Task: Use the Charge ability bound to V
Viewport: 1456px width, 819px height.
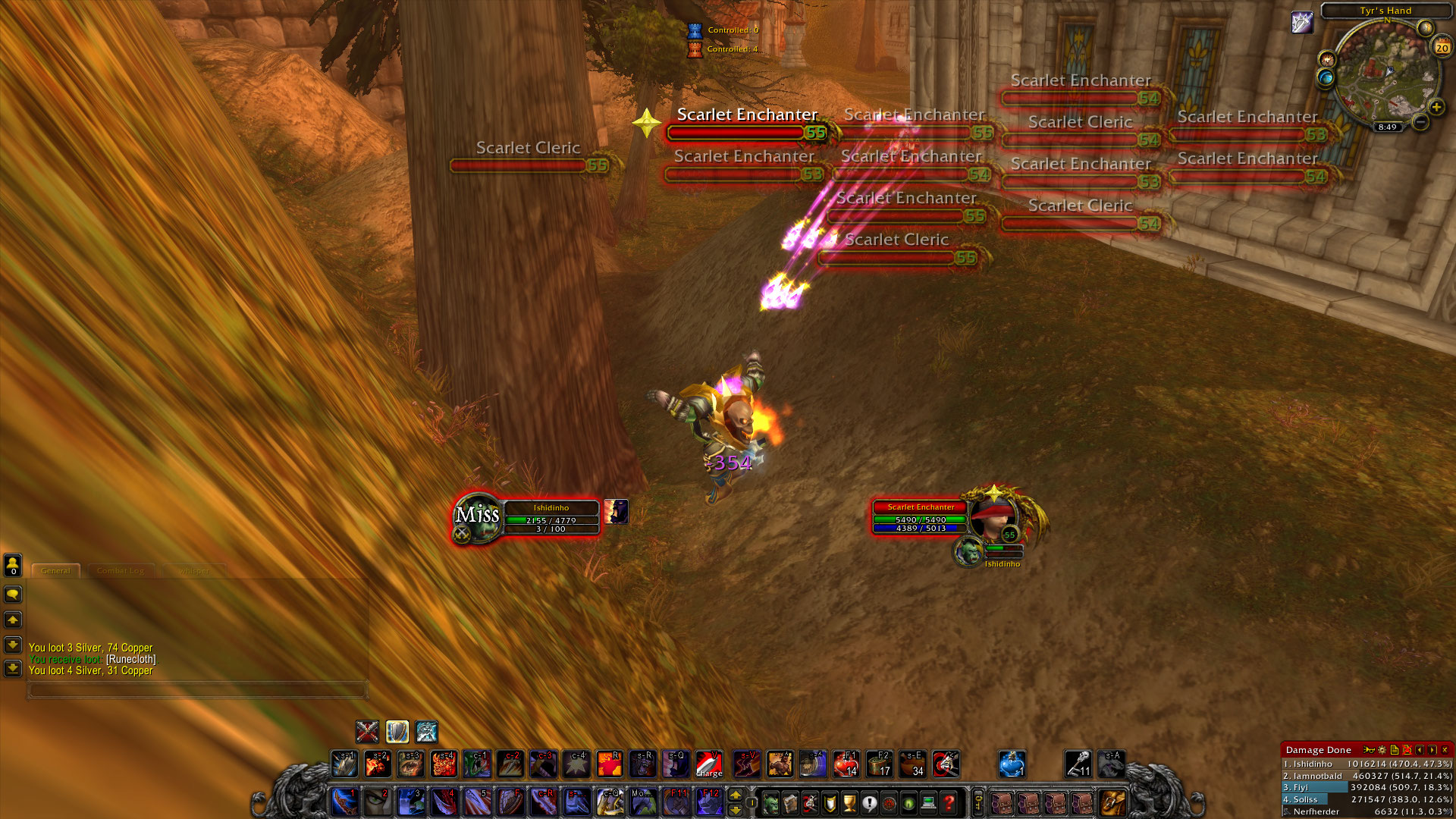Action: pyautogui.click(x=708, y=765)
